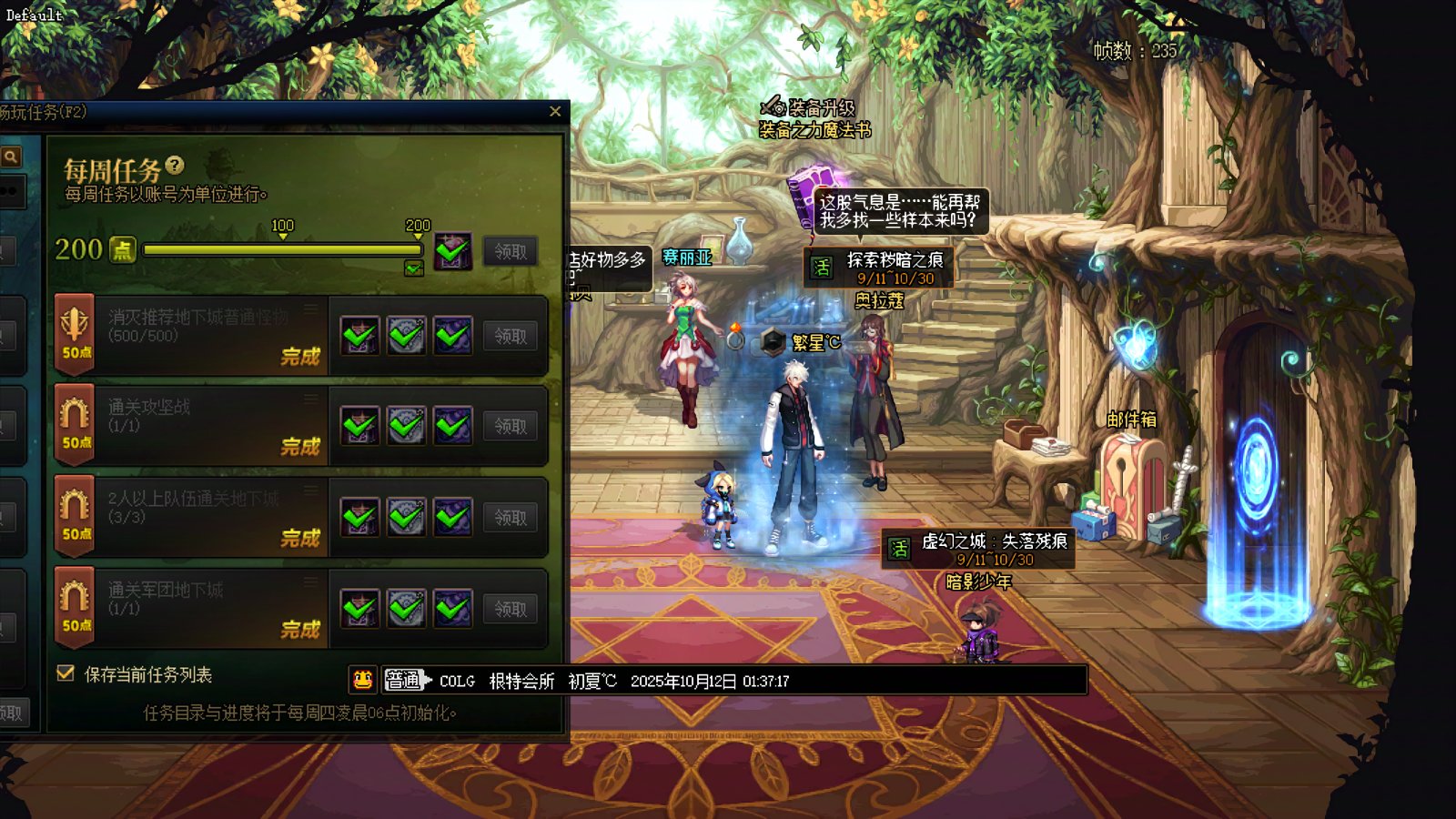This screenshot has height=819, width=1456.
Task: Claim reward for 通关攻坚战 task
Action: click(510, 426)
